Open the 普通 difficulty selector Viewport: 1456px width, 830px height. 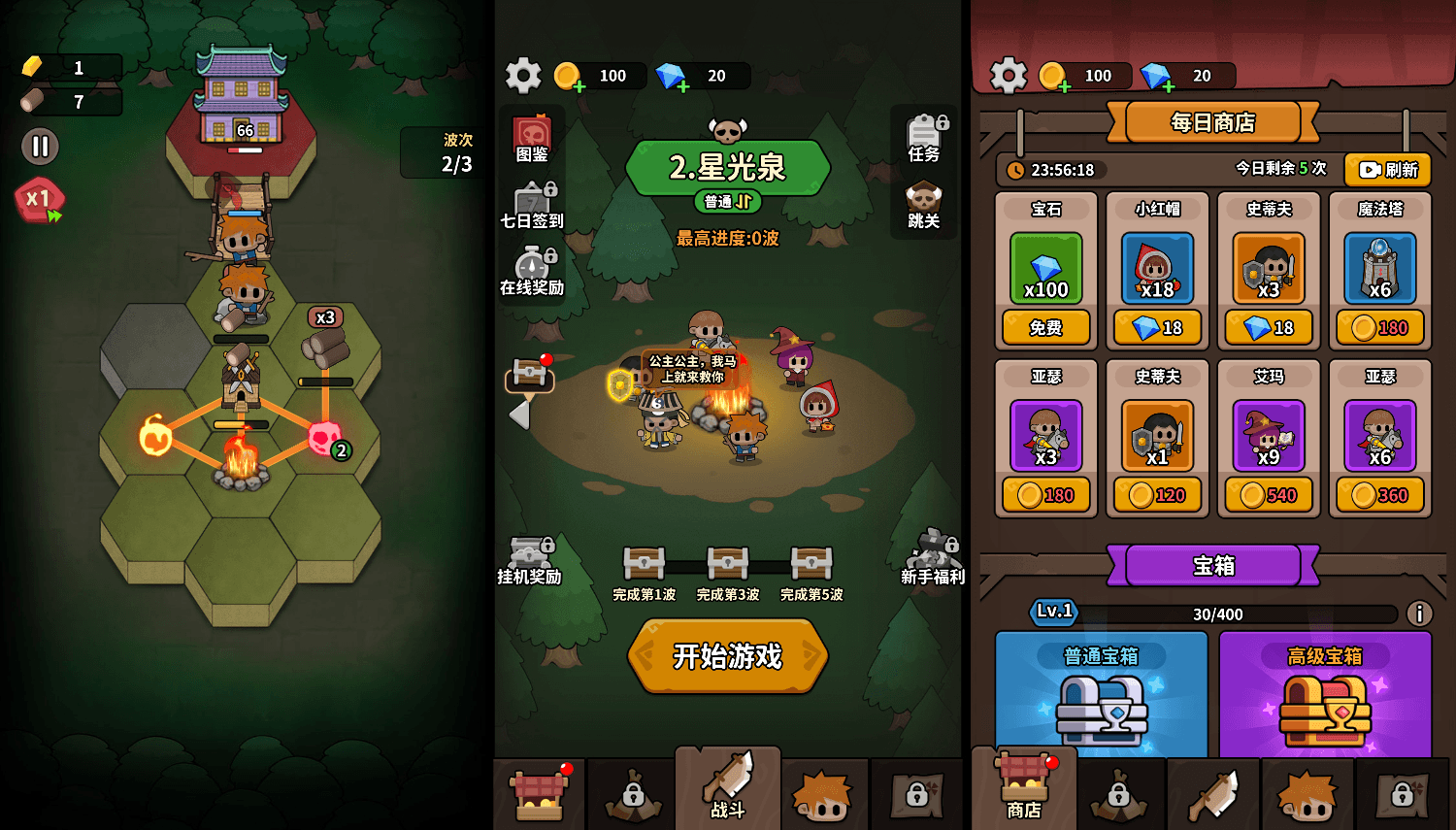coord(727,203)
